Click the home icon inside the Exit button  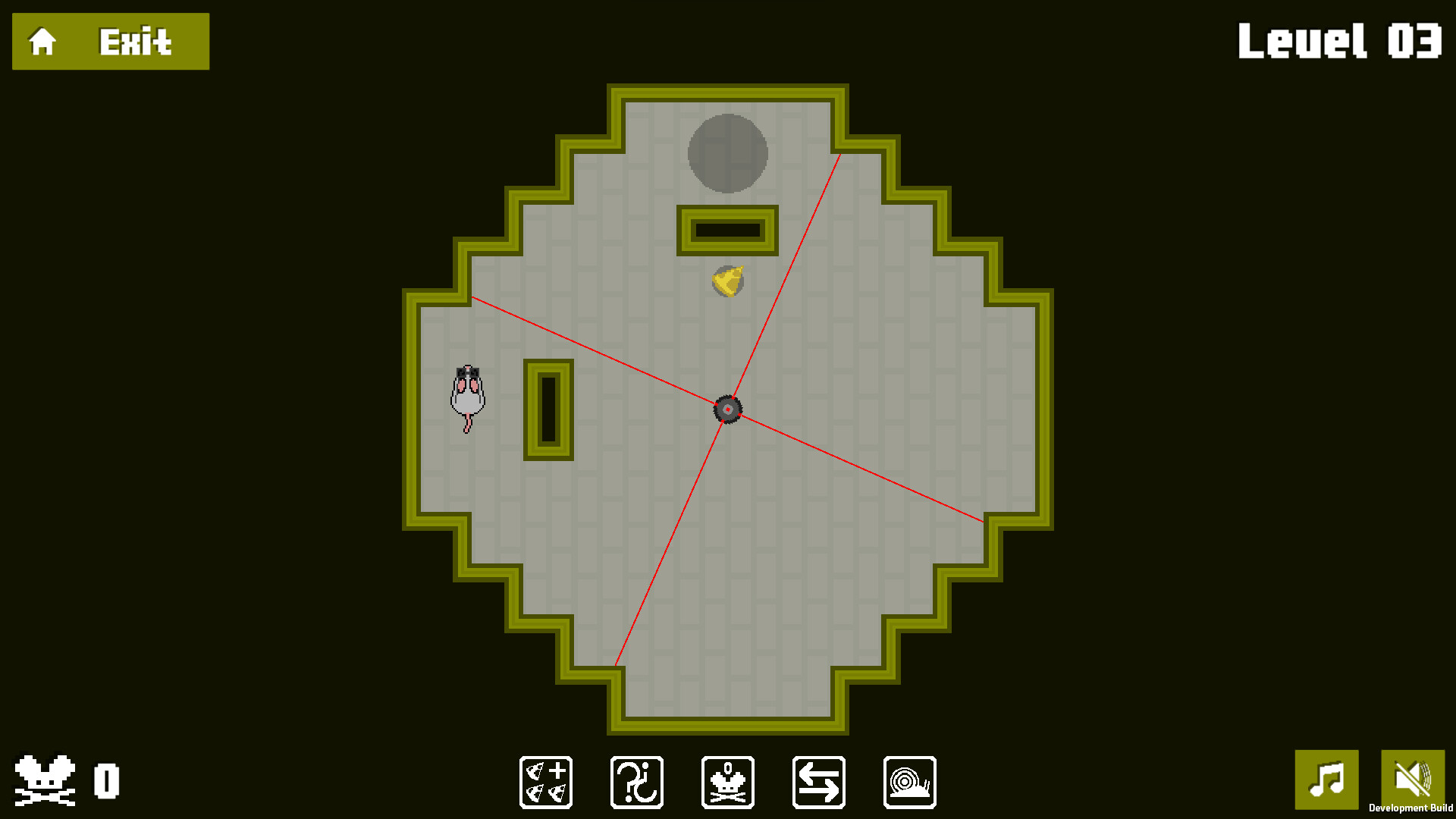click(x=42, y=40)
